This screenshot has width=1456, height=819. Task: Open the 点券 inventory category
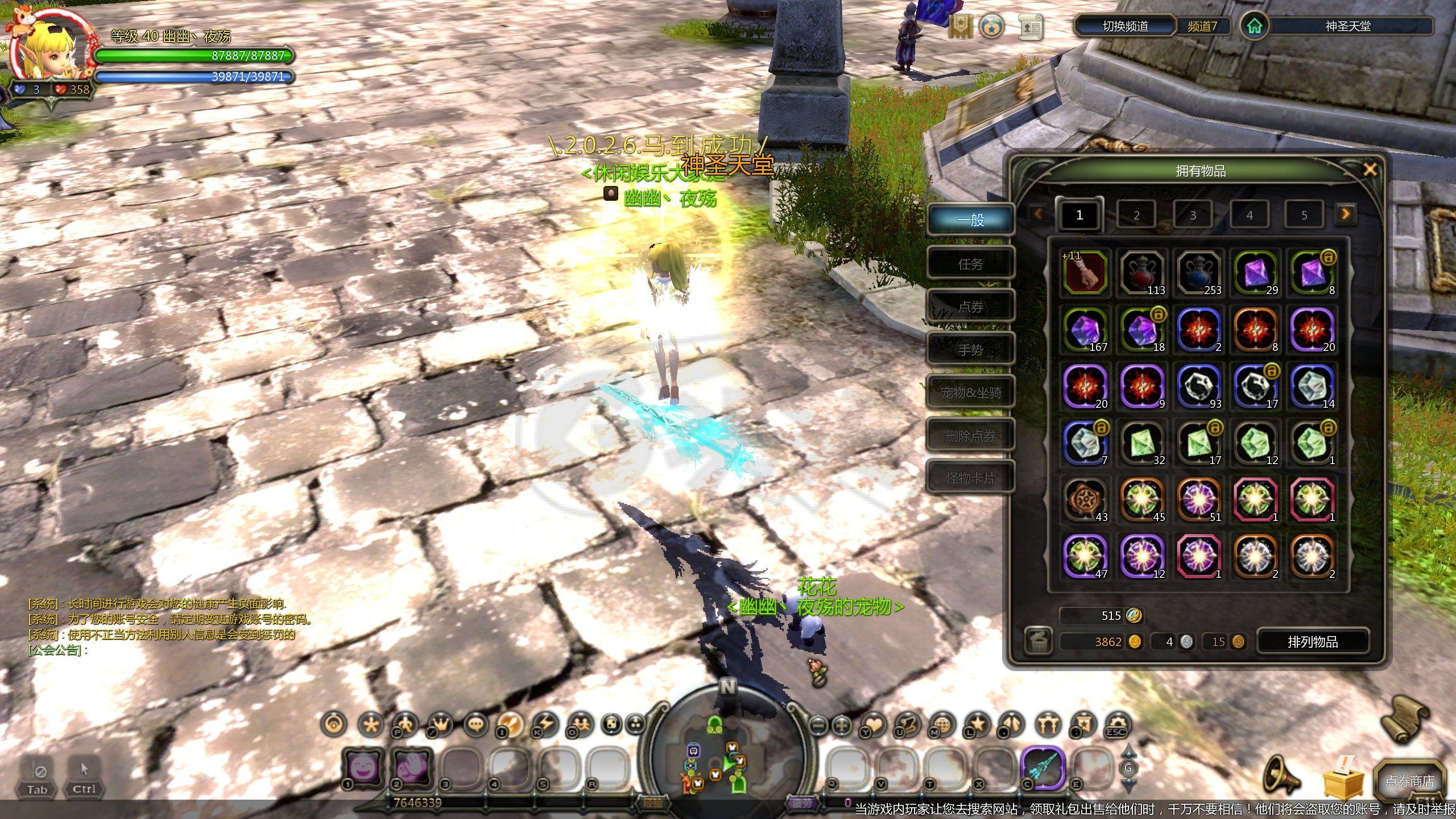[x=970, y=307]
